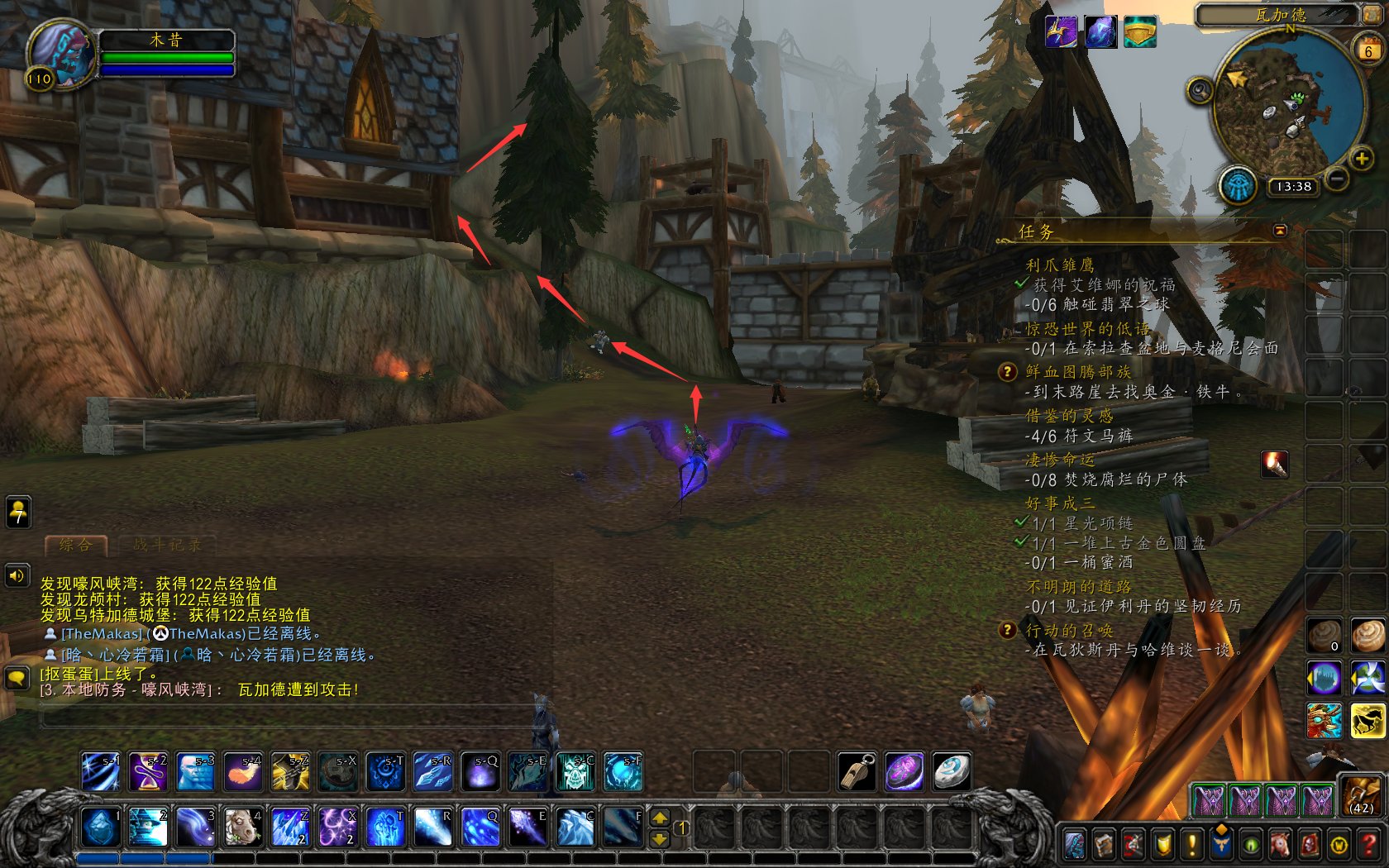The width and height of the screenshot is (1389, 868).
Task: Cast the Polymorph sheep spell
Action: click(243, 827)
